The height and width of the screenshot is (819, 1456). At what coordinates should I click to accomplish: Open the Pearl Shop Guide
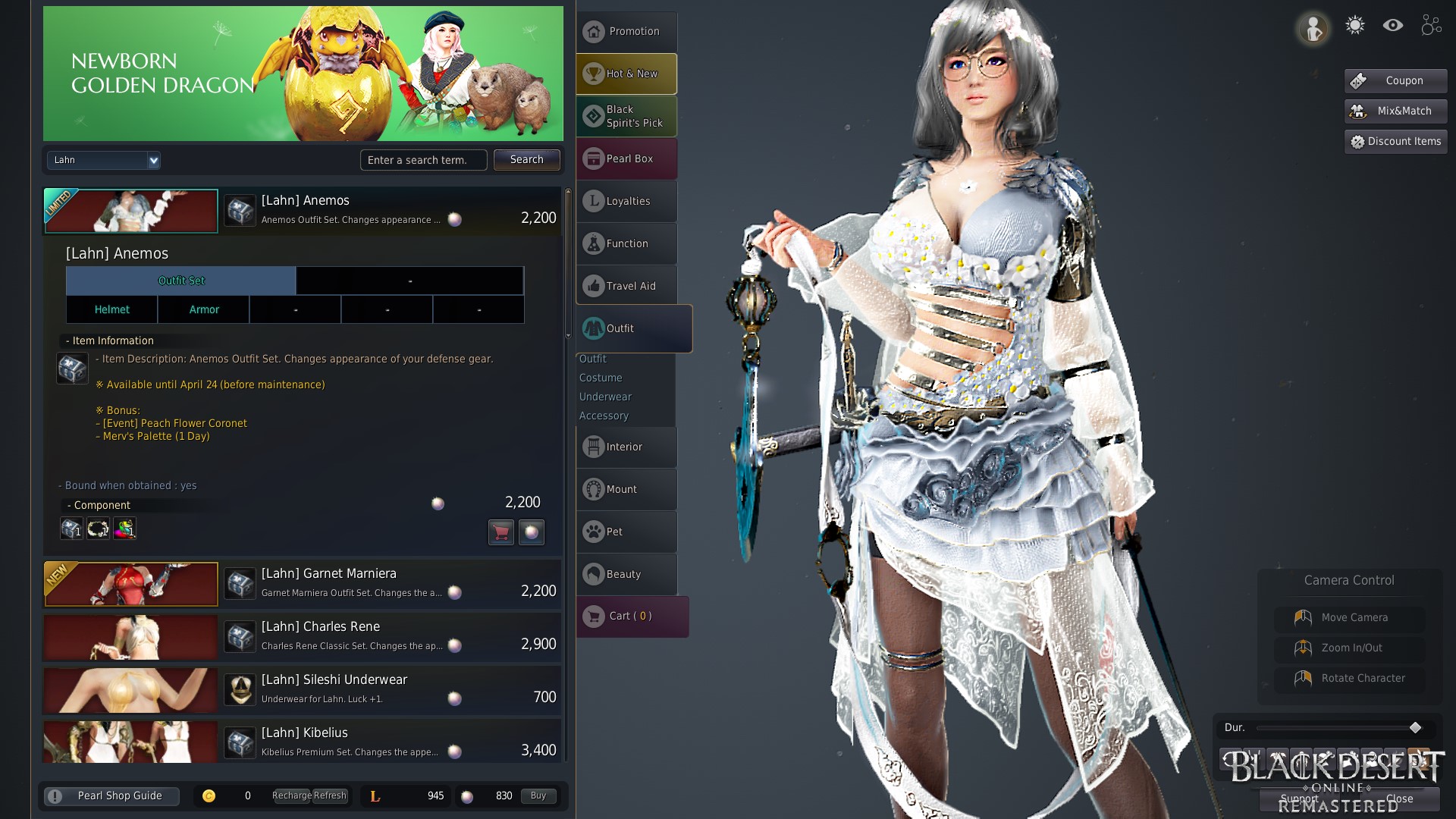(111, 795)
